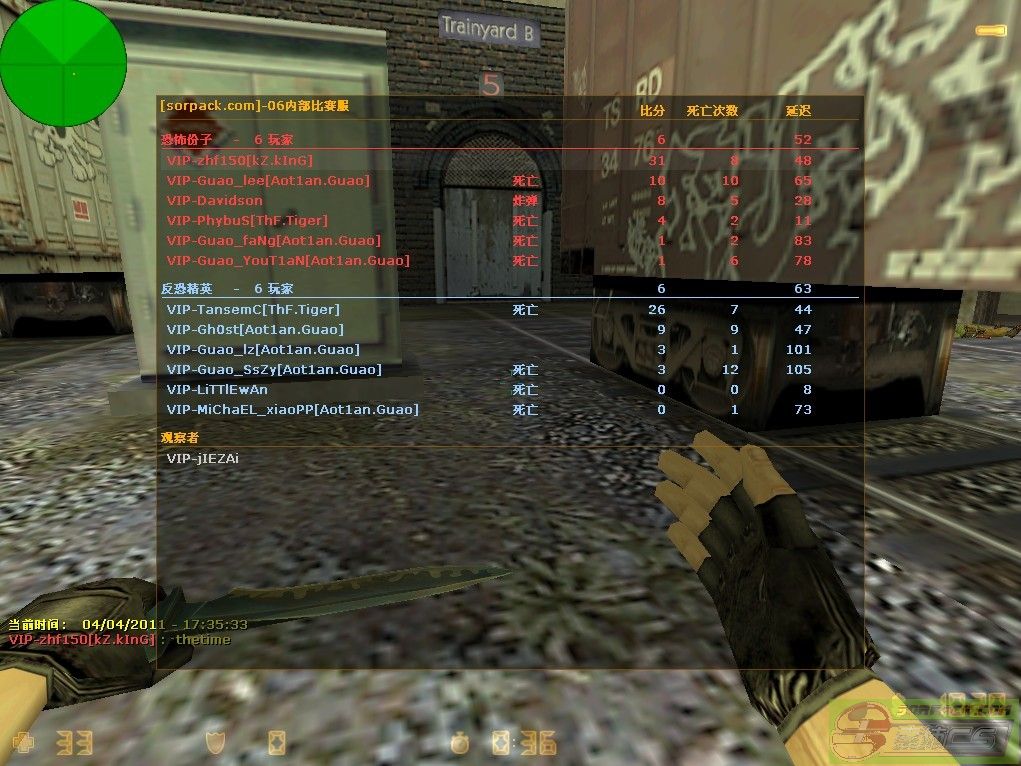Choose VIP-Guao_lz[Aot1an.Guao] on the scoreboard
The height and width of the screenshot is (766, 1021).
pos(263,349)
